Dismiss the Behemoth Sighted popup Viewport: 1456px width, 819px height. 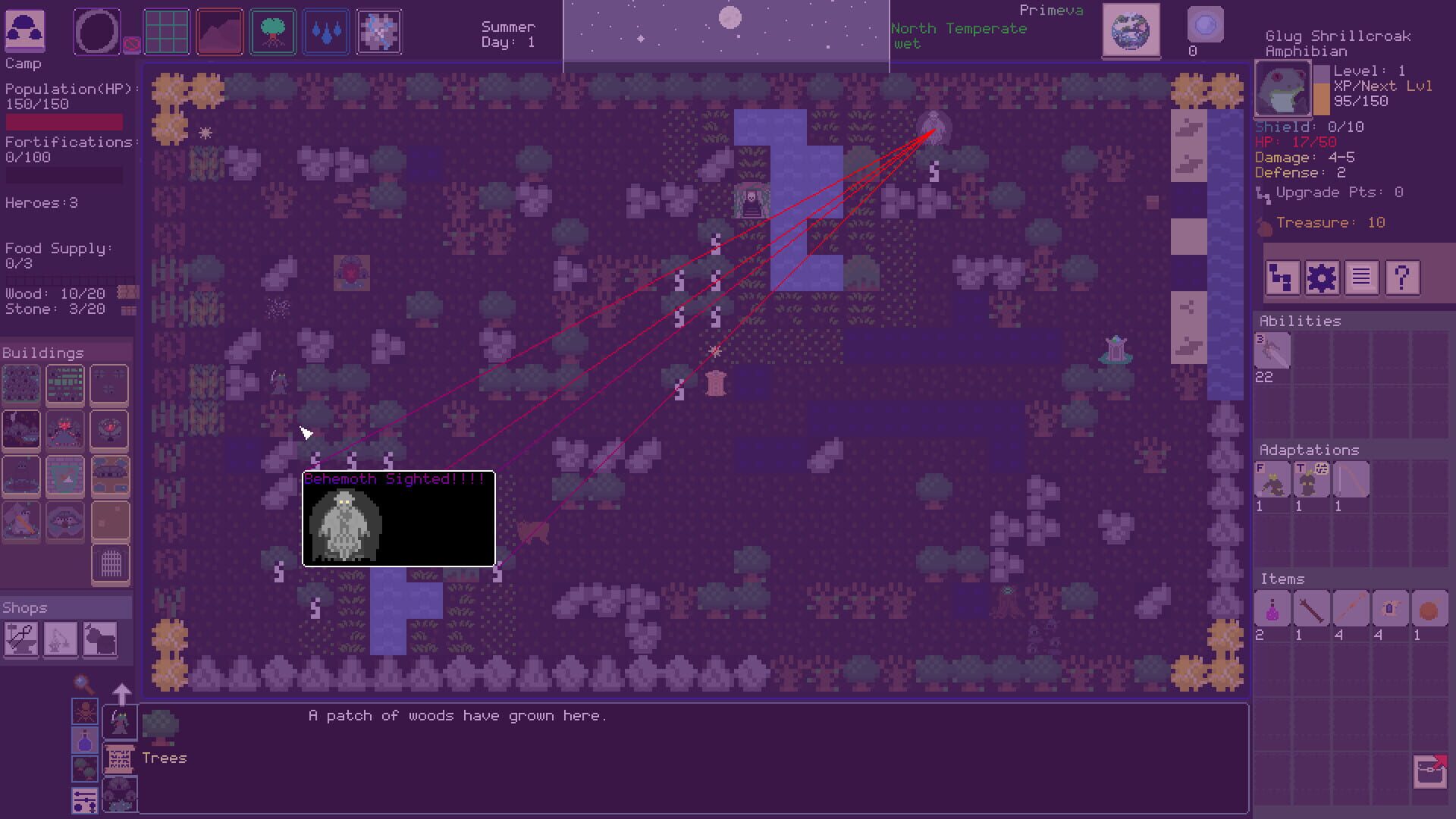(x=398, y=519)
